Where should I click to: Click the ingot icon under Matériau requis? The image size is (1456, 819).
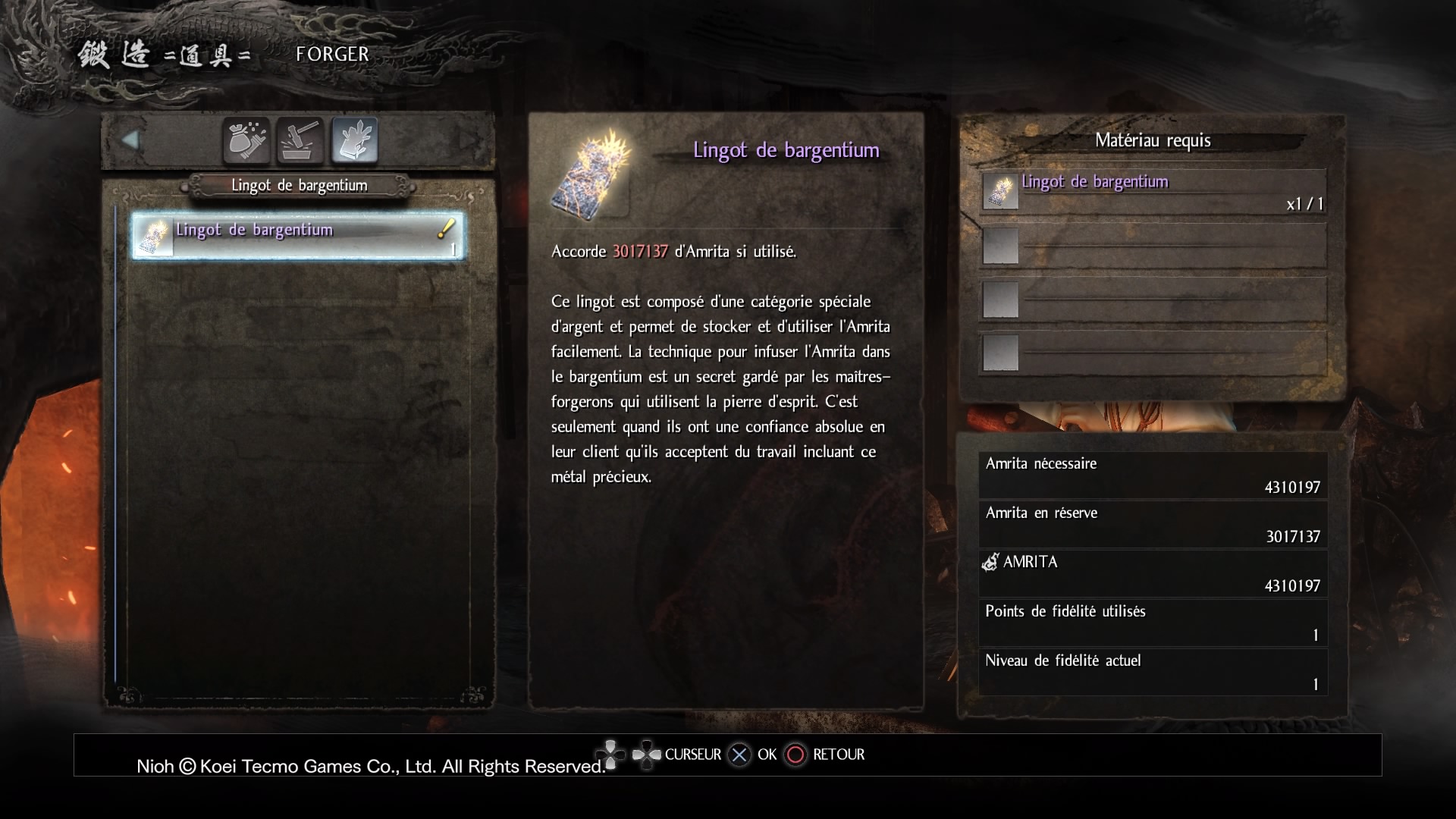click(1000, 190)
